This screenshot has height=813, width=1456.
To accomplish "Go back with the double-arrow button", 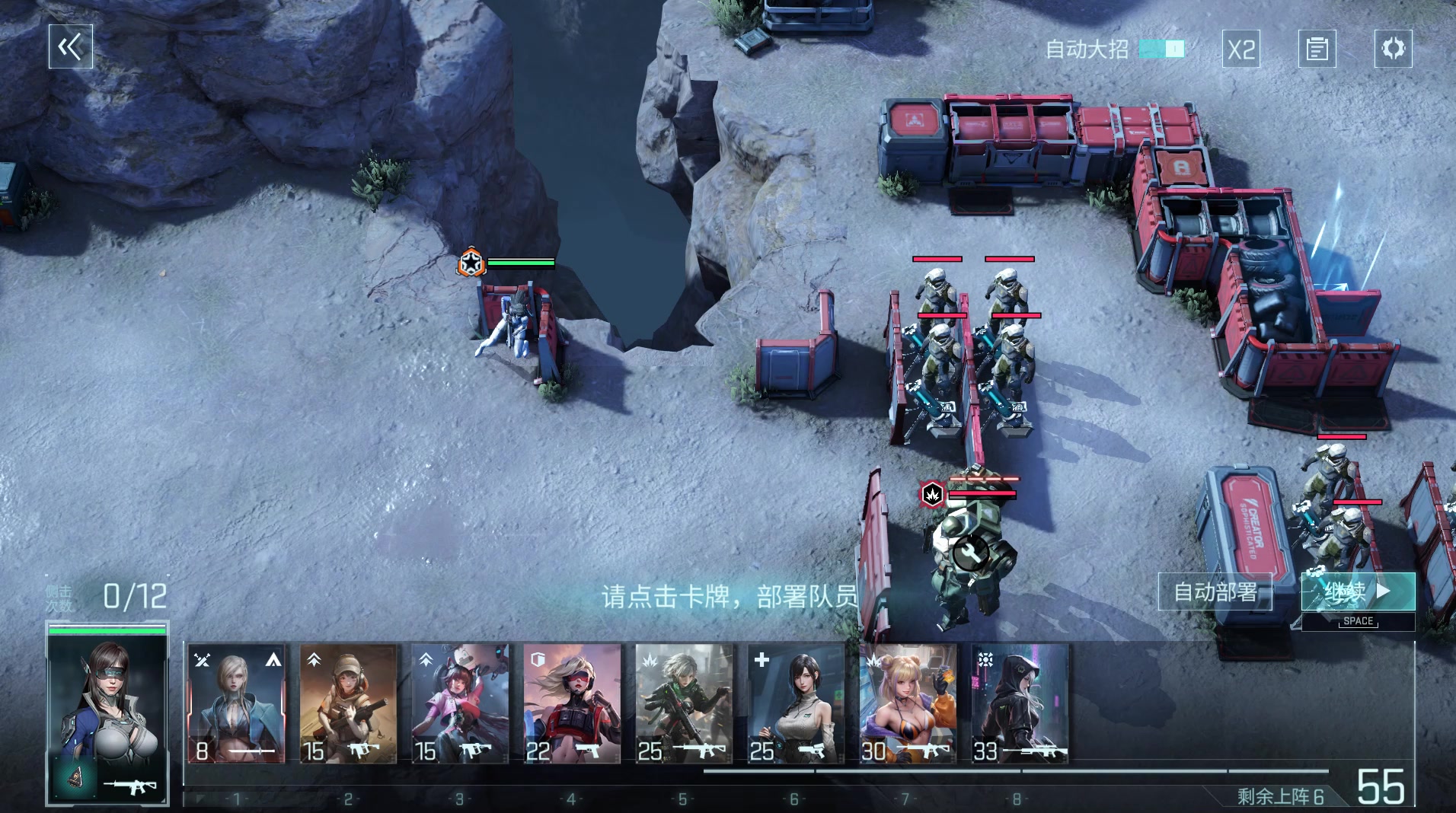I will tap(71, 47).
